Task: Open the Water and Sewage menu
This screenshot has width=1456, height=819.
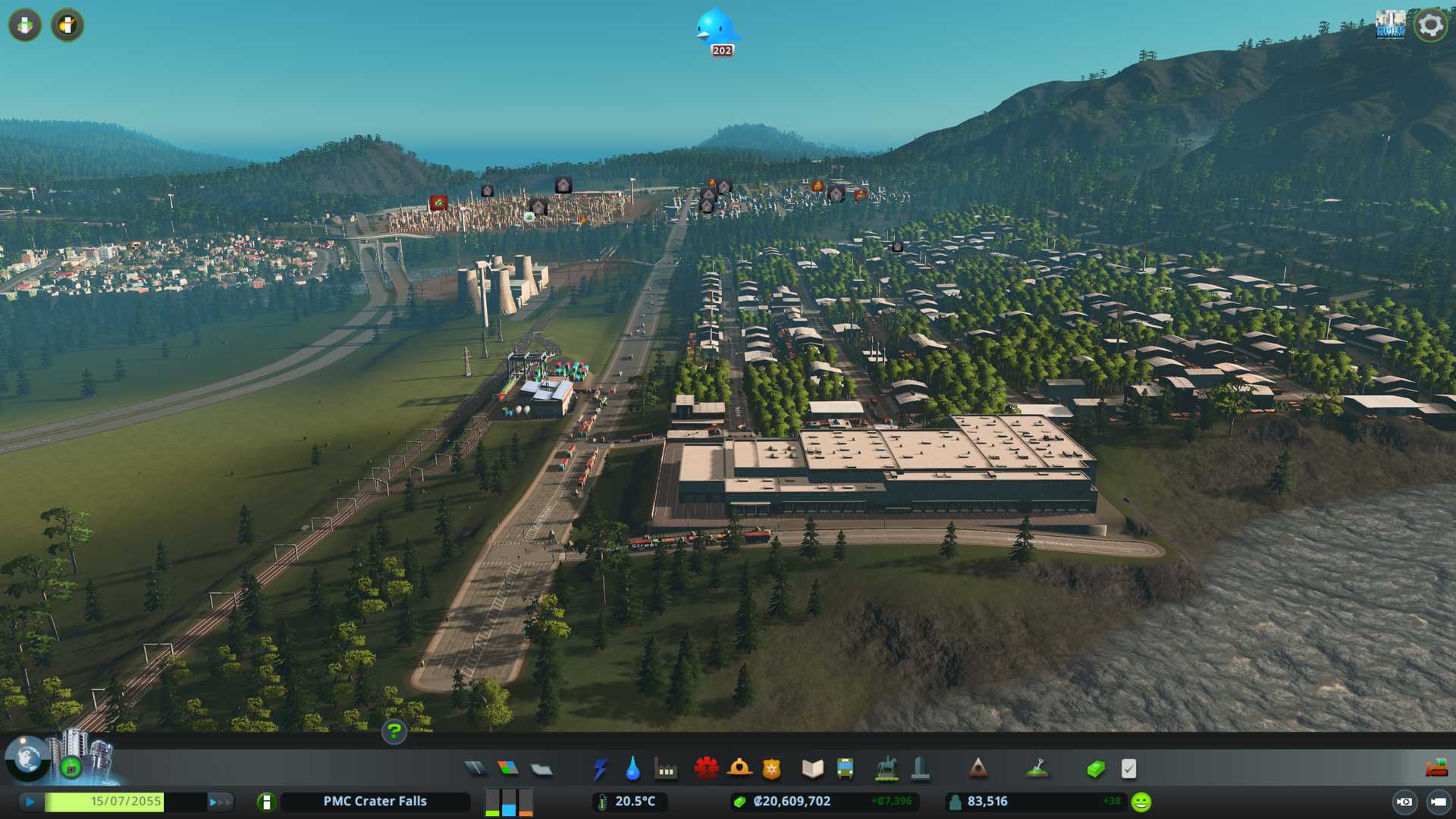Action: [x=632, y=769]
